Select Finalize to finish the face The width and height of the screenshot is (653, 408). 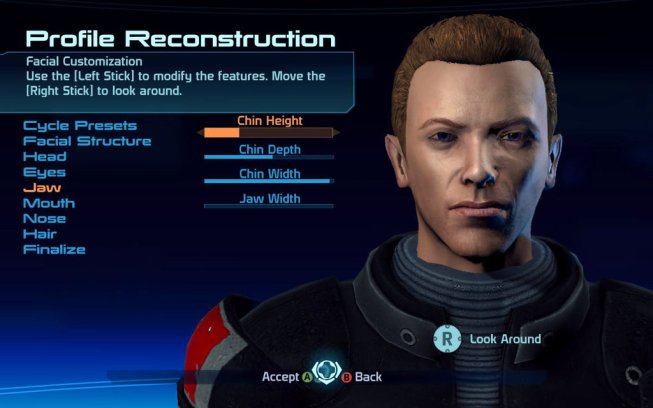(x=54, y=249)
